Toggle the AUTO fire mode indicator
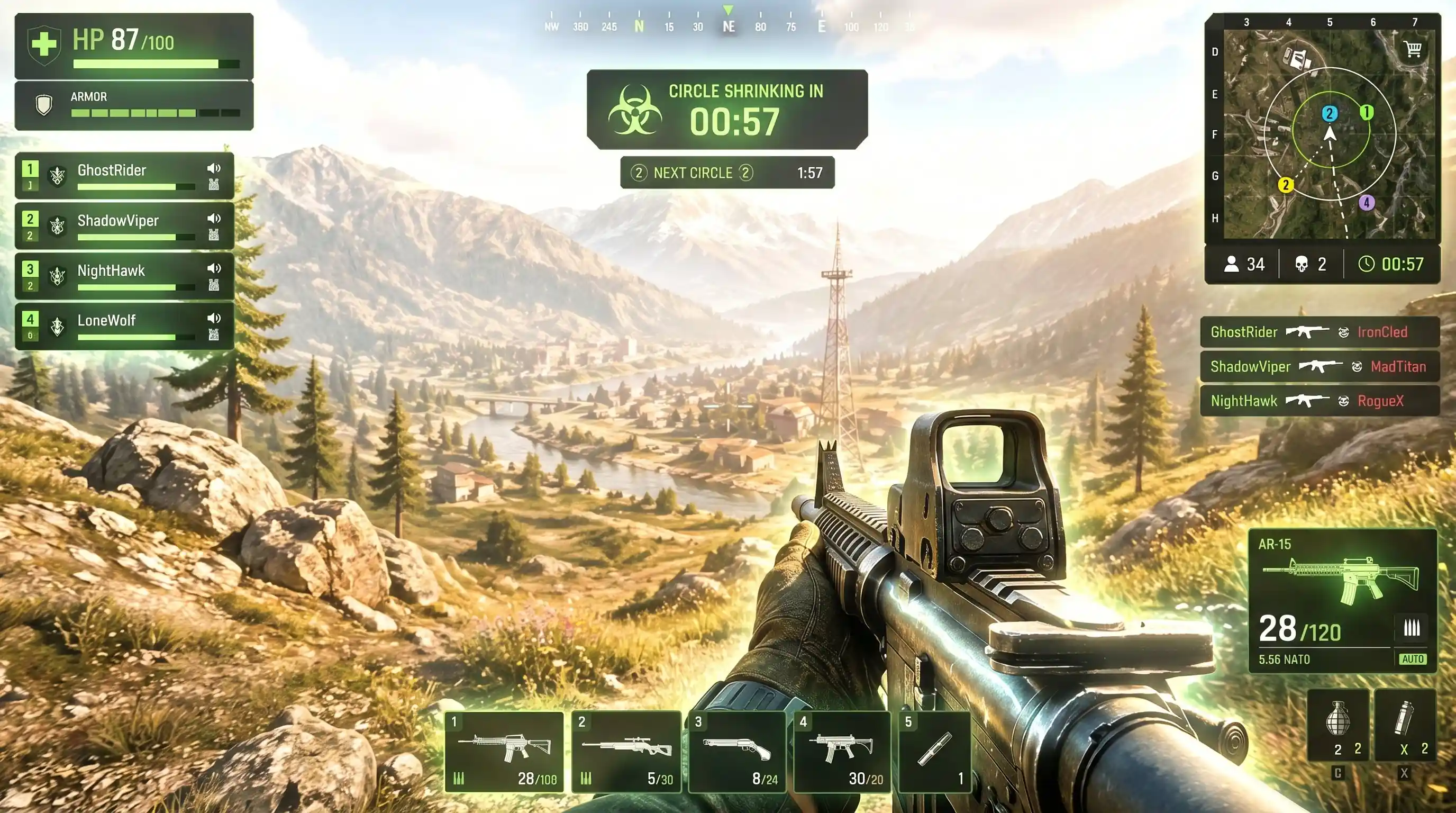The height and width of the screenshot is (813, 1456). [x=1413, y=659]
